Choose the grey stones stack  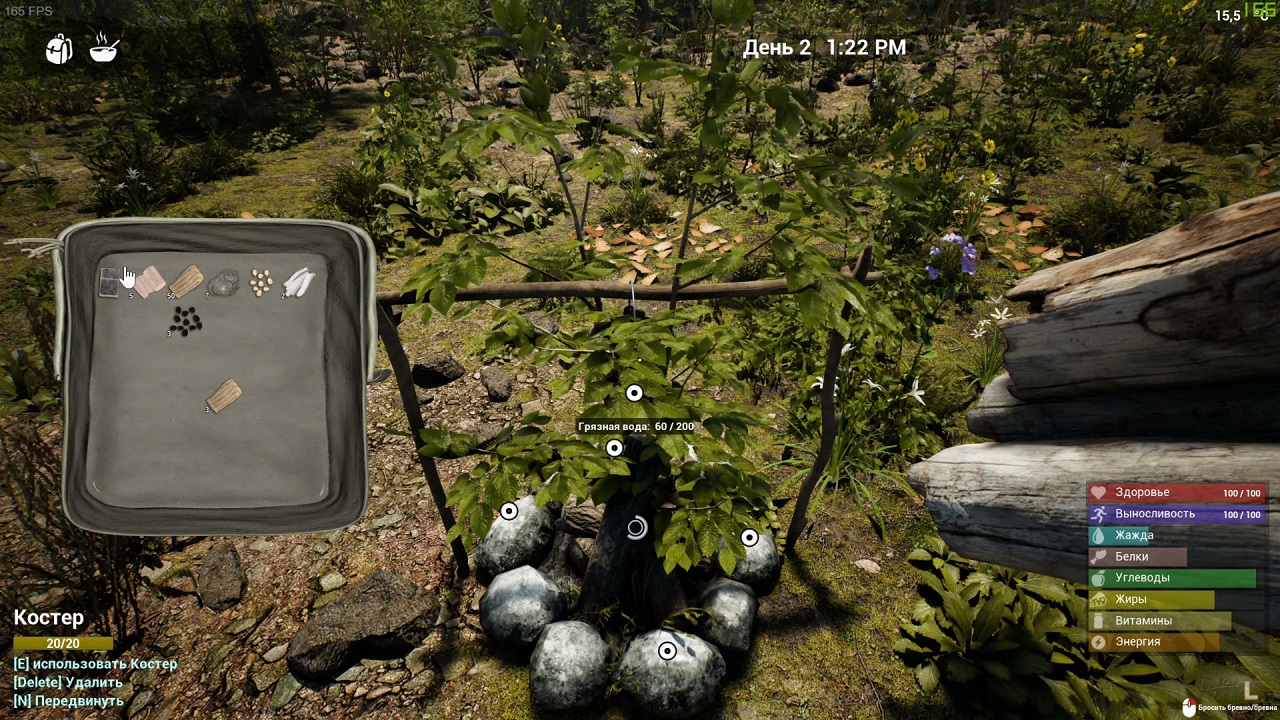click(223, 283)
